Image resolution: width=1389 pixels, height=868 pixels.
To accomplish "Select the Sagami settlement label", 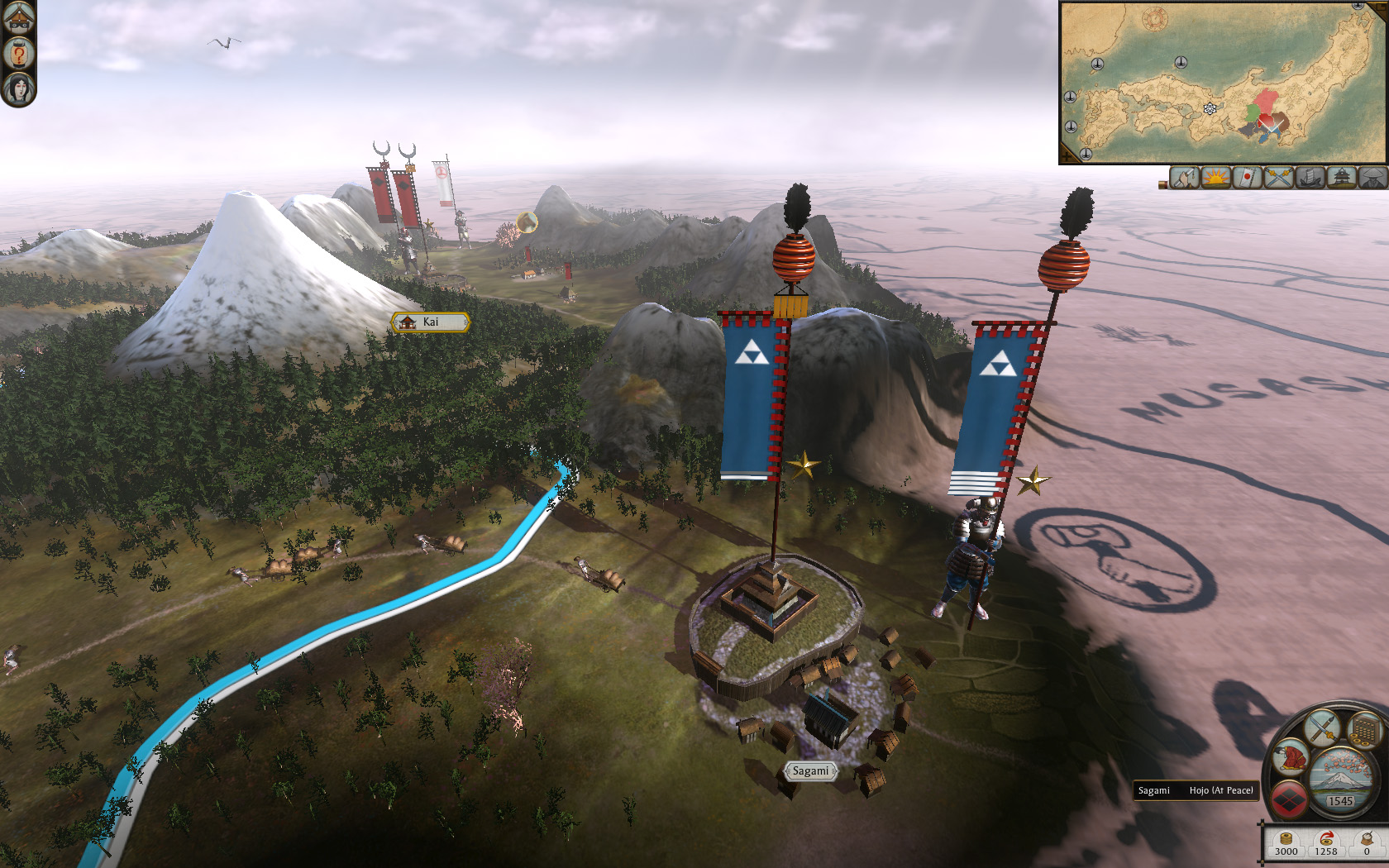I will [810, 771].
